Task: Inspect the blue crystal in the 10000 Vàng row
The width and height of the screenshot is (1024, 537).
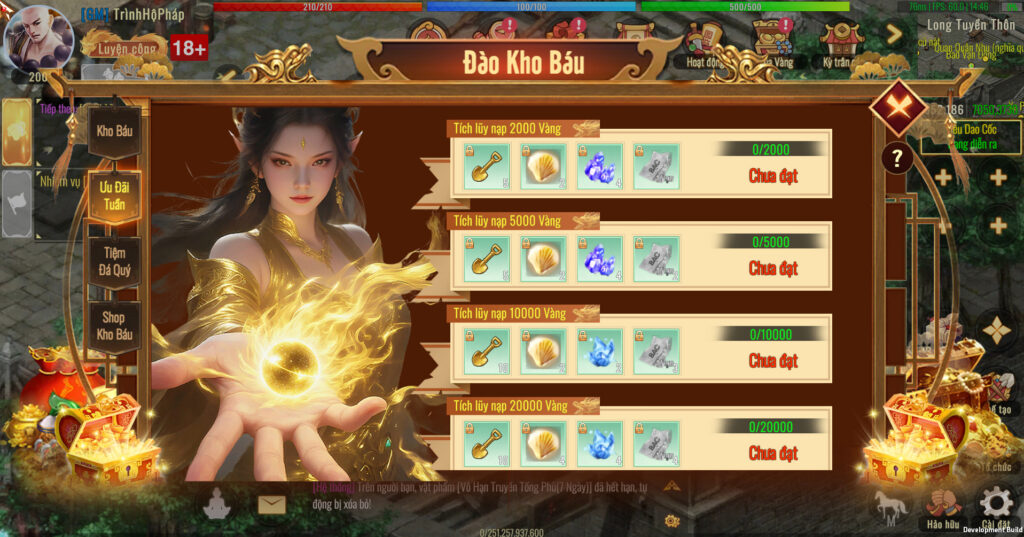Action: coord(600,351)
